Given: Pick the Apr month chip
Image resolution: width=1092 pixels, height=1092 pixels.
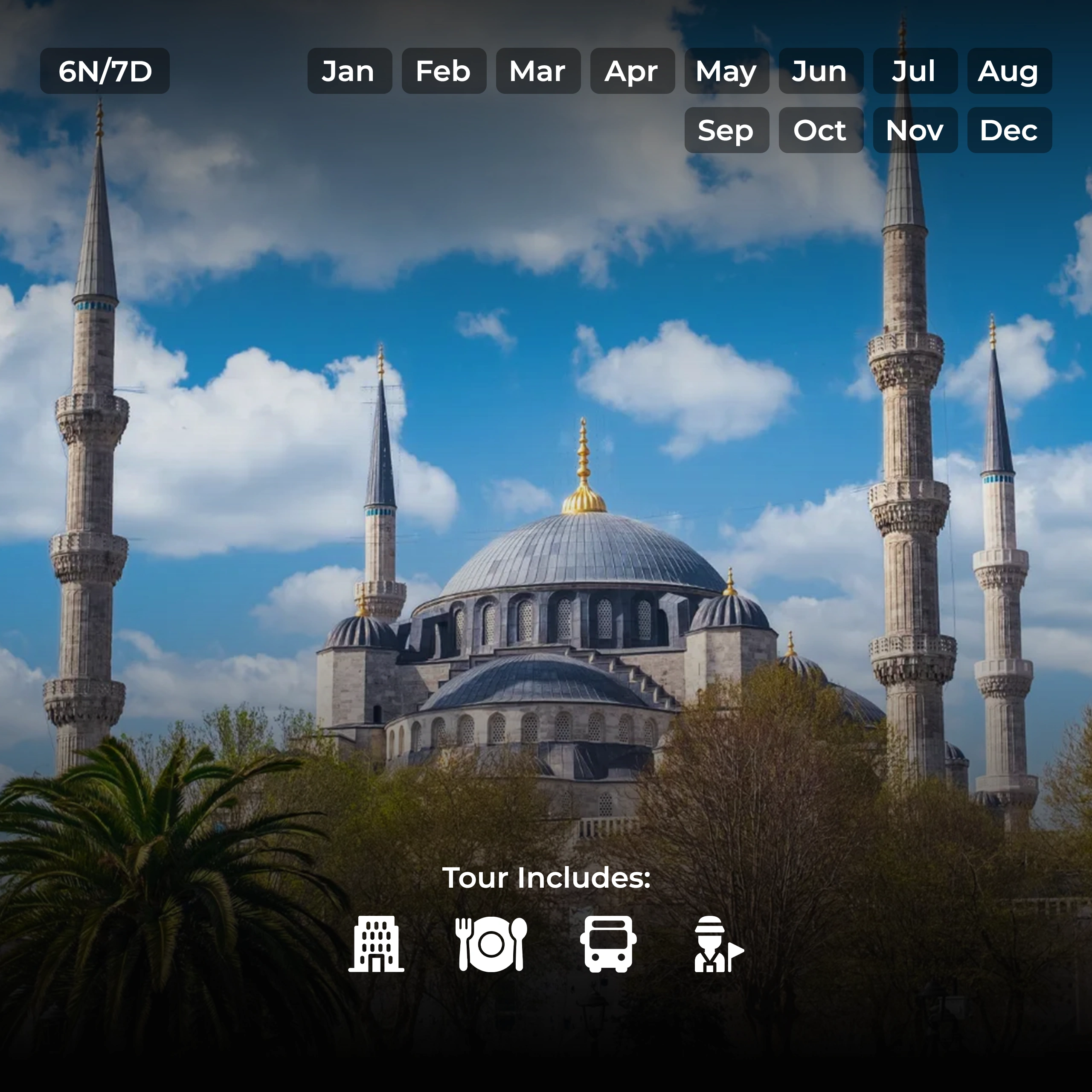Looking at the screenshot, I should [x=633, y=71].
